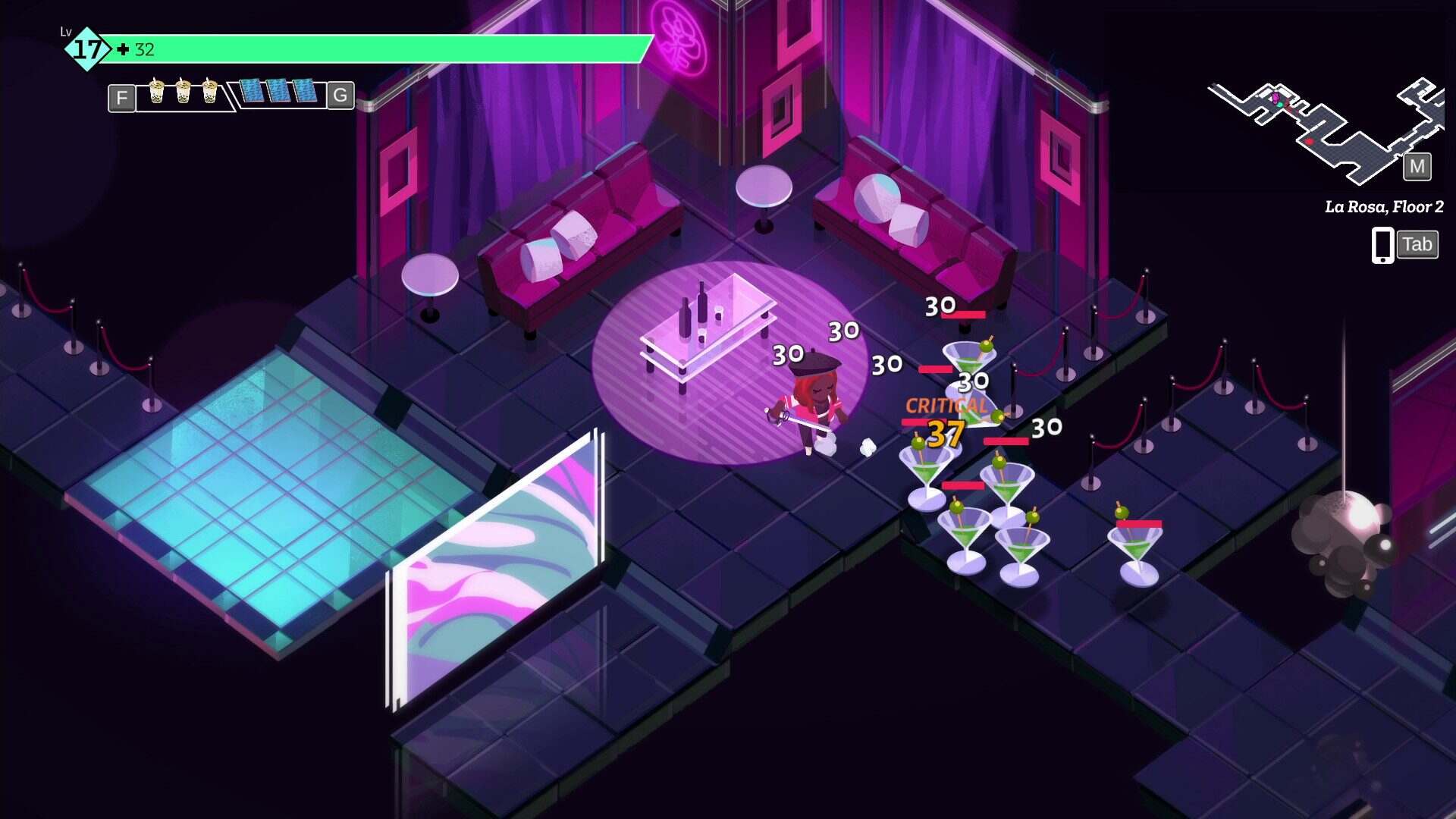Open the phone interface via the phone icon

point(1382,244)
